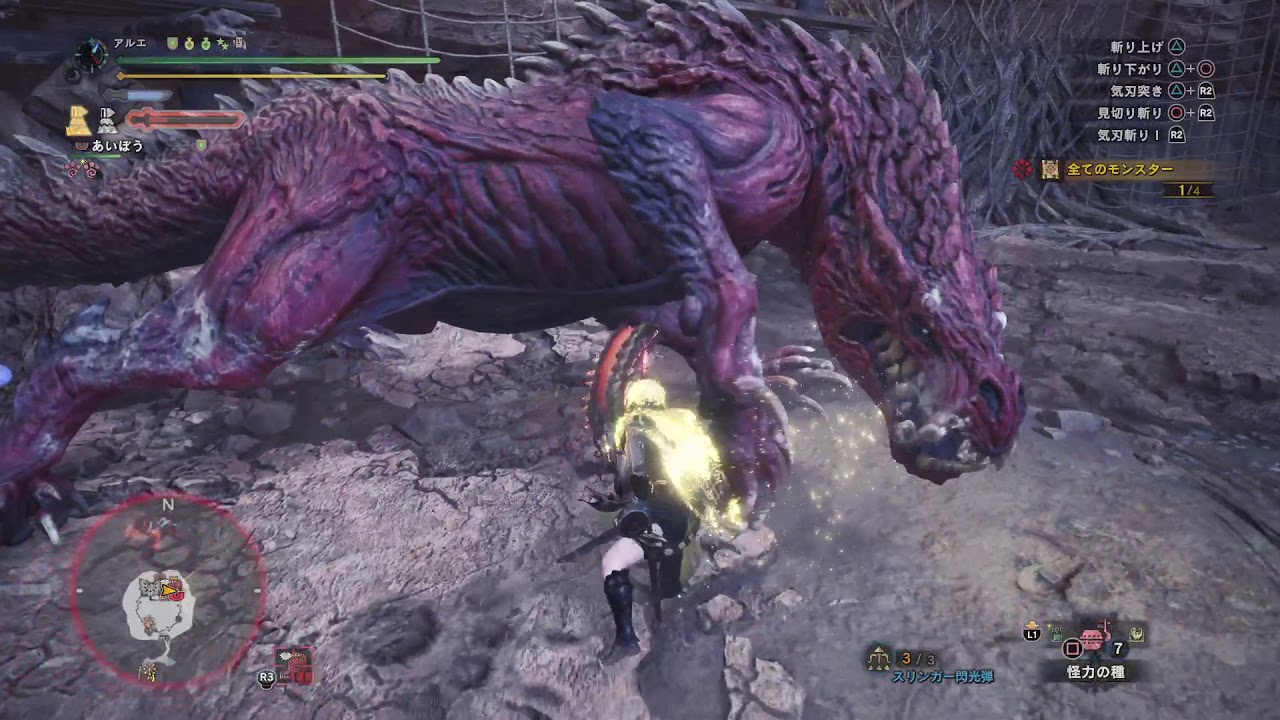1280x720 pixels.
Task: Click the 見切り斬り combo list entry
Action: pyautogui.click(x=1129, y=113)
